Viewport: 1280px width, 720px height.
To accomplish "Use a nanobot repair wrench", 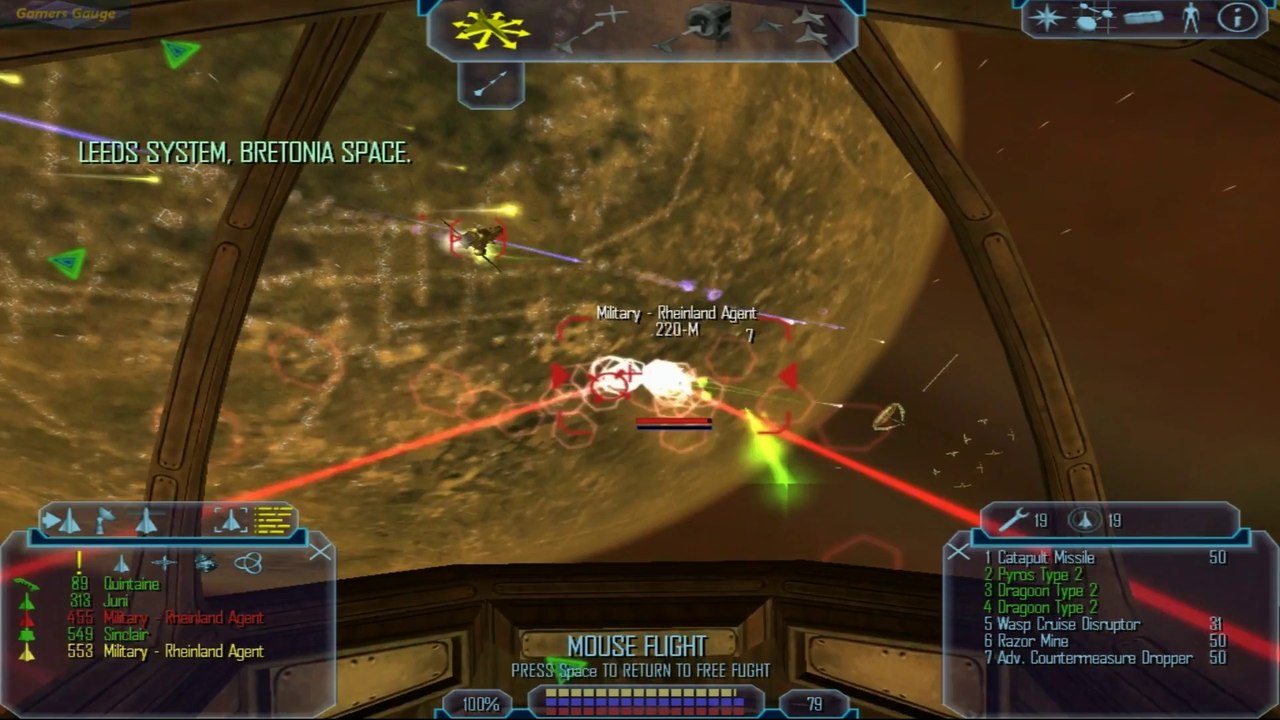I will click(1014, 520).
